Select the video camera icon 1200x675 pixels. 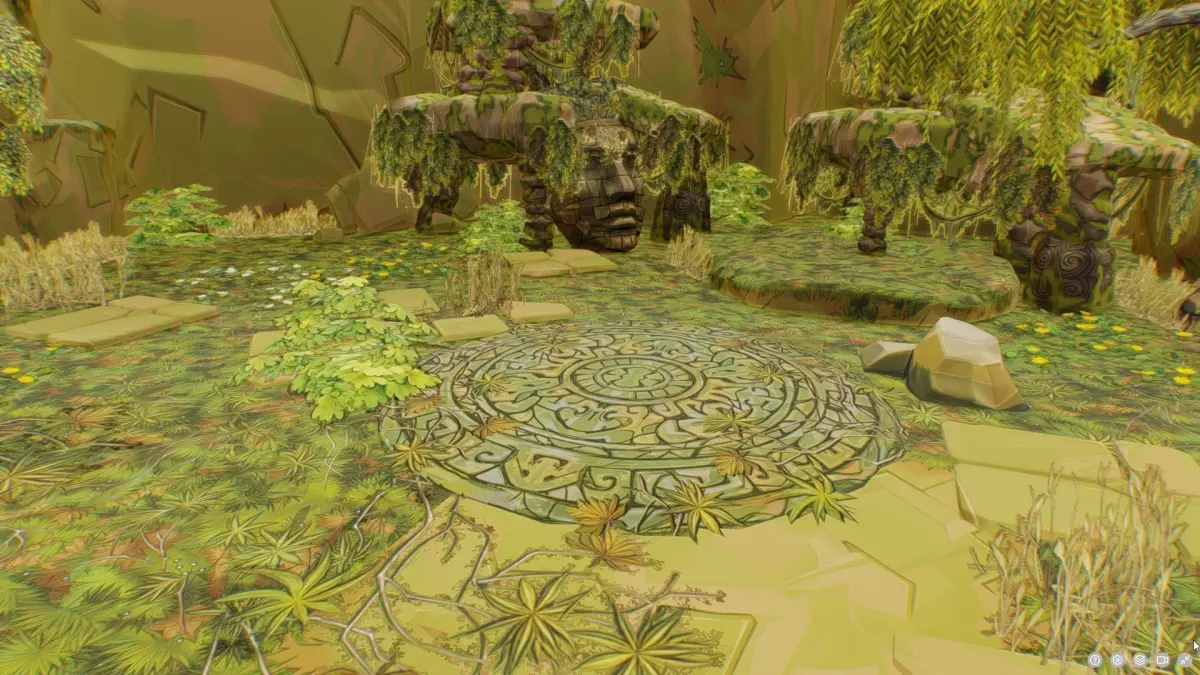[1162, 660]
